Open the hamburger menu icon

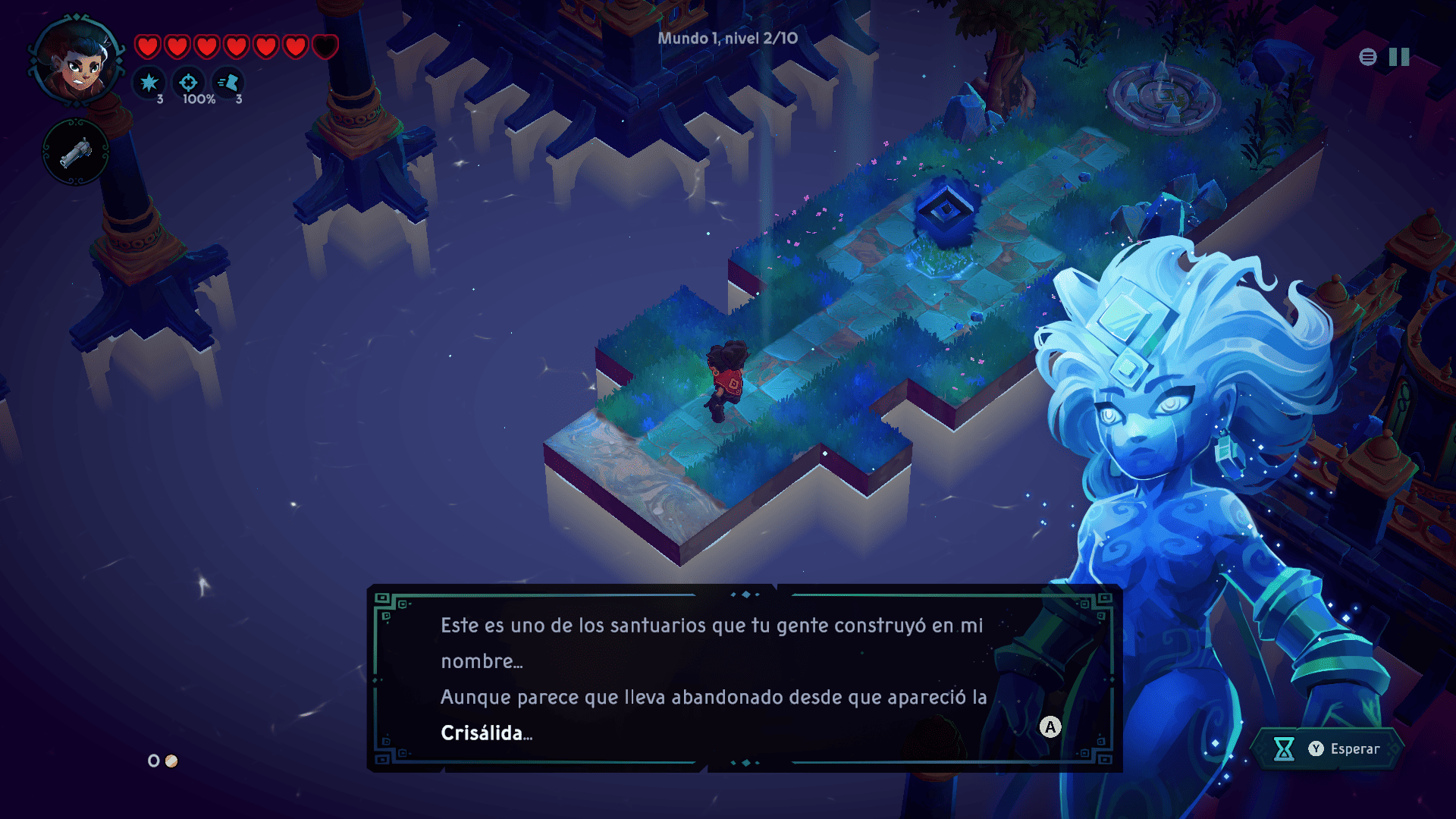tap(1367, 57)
